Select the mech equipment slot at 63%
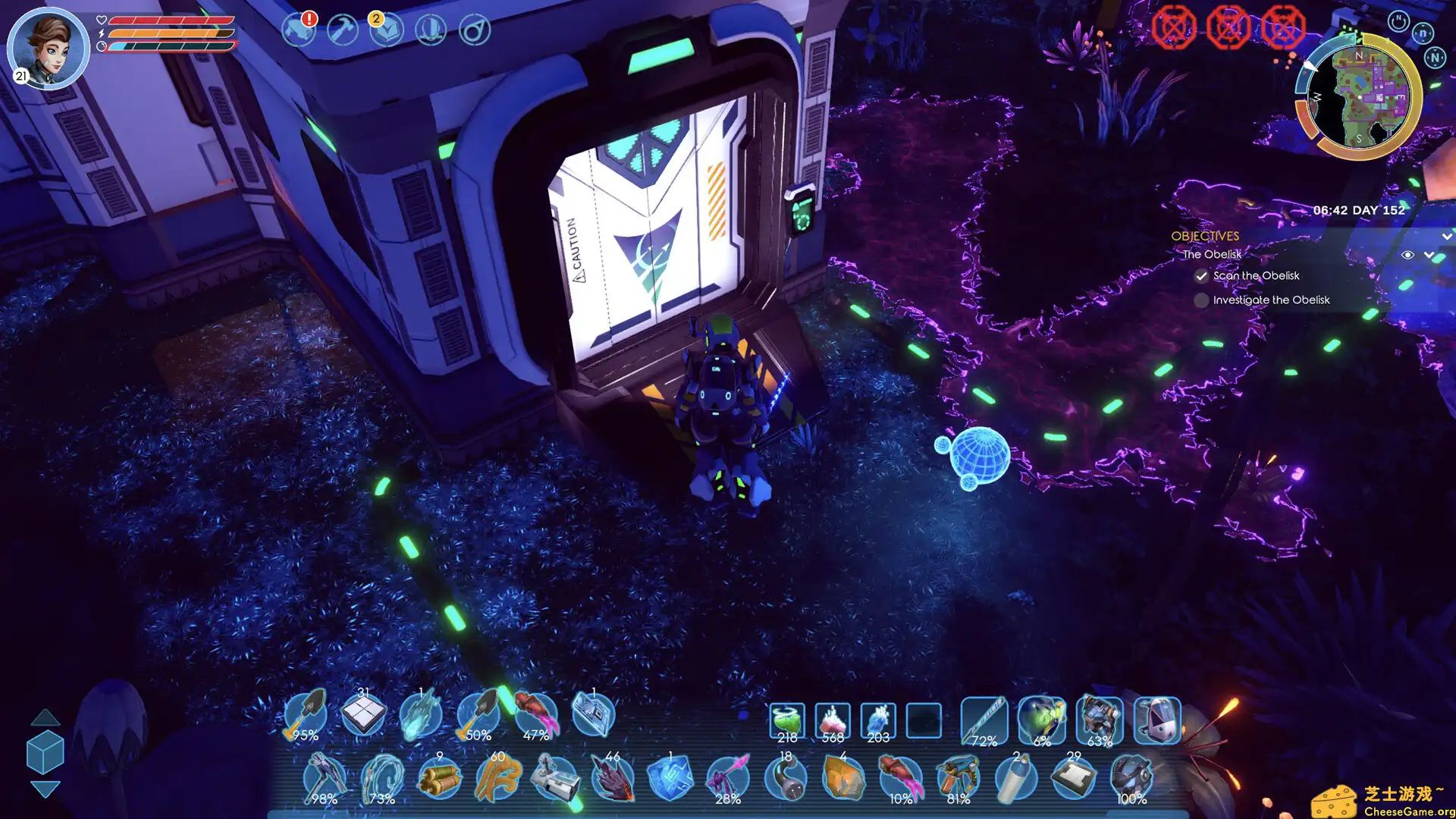The width and height of the screenshot is (1456, 819). pyautogui.click(x=1100, y=720)
